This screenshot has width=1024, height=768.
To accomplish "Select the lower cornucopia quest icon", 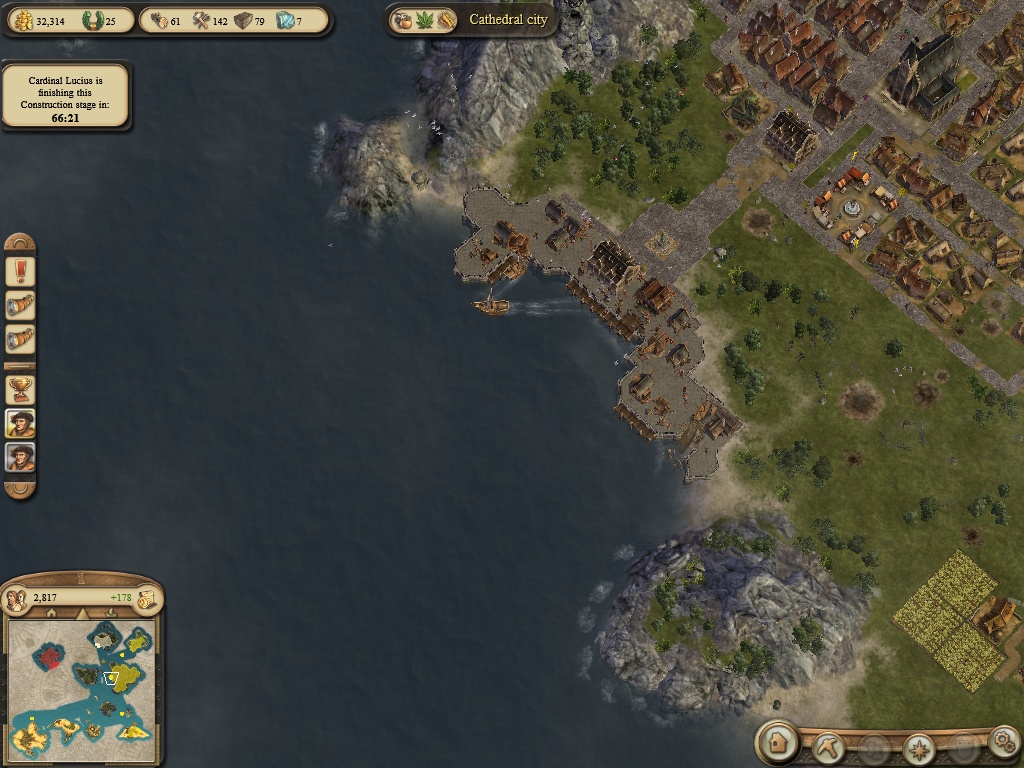I will [20, 339].
